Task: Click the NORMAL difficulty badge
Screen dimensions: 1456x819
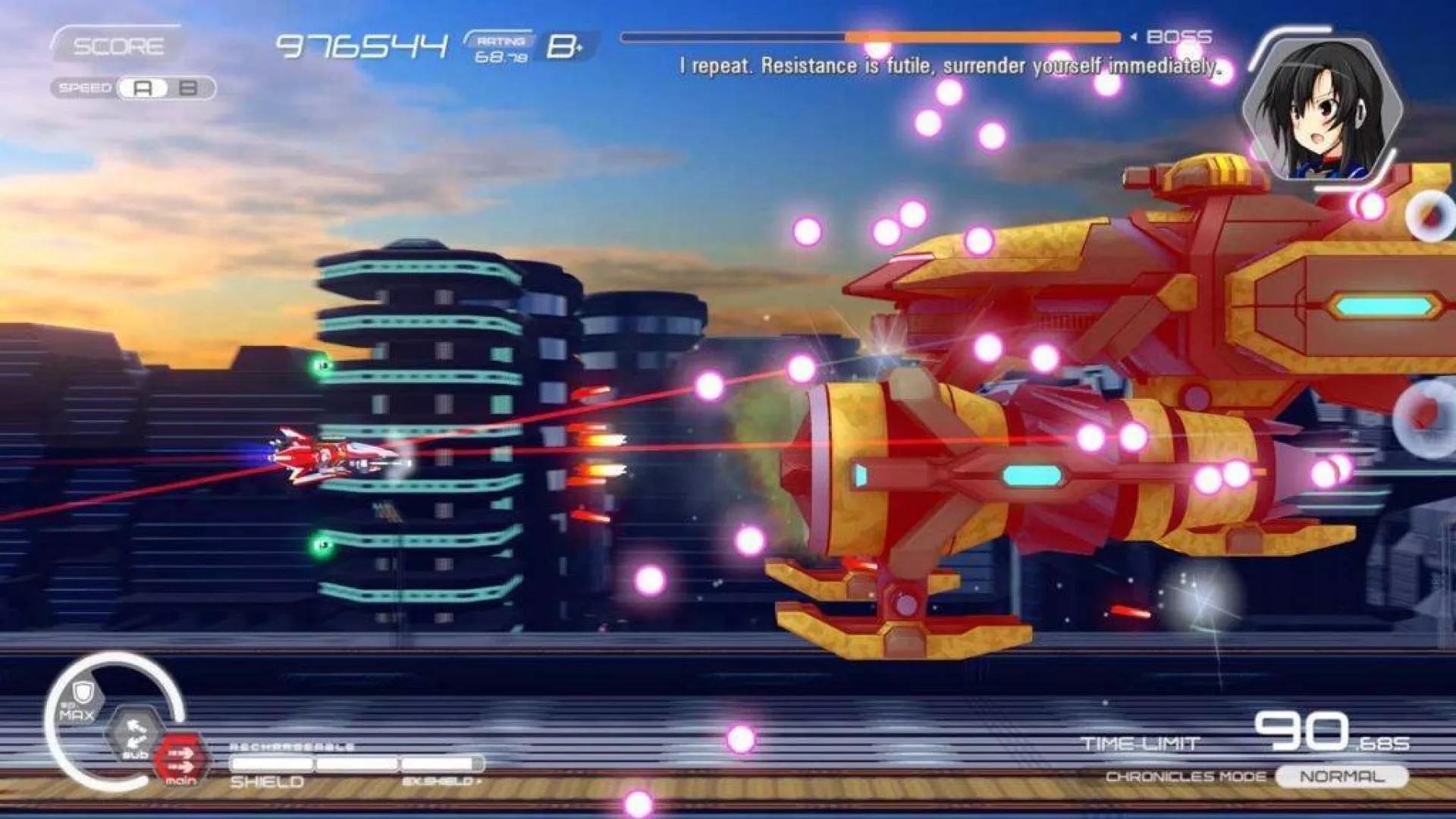Action: 1341,777
